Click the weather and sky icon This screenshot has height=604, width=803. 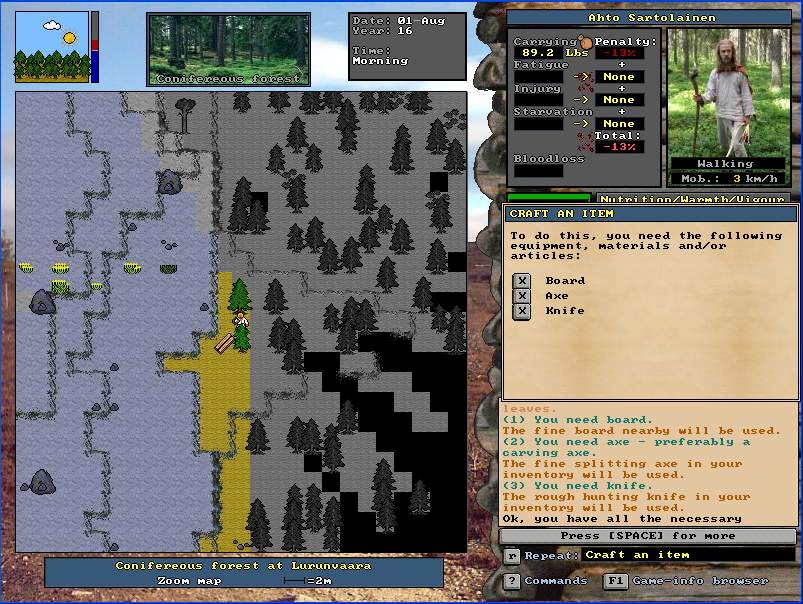51,47
